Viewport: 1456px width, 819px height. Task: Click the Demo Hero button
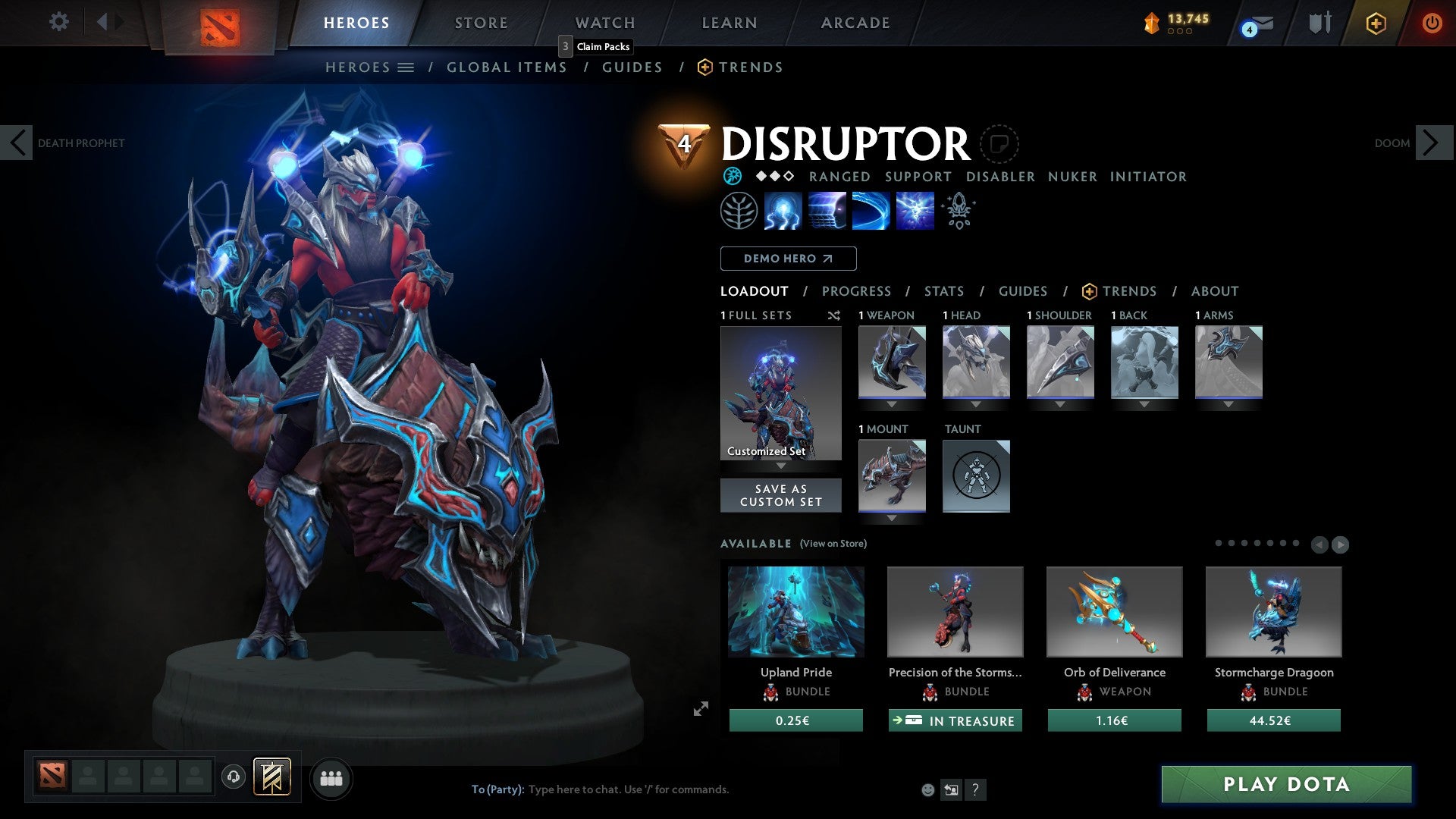(x=787, y=259)
